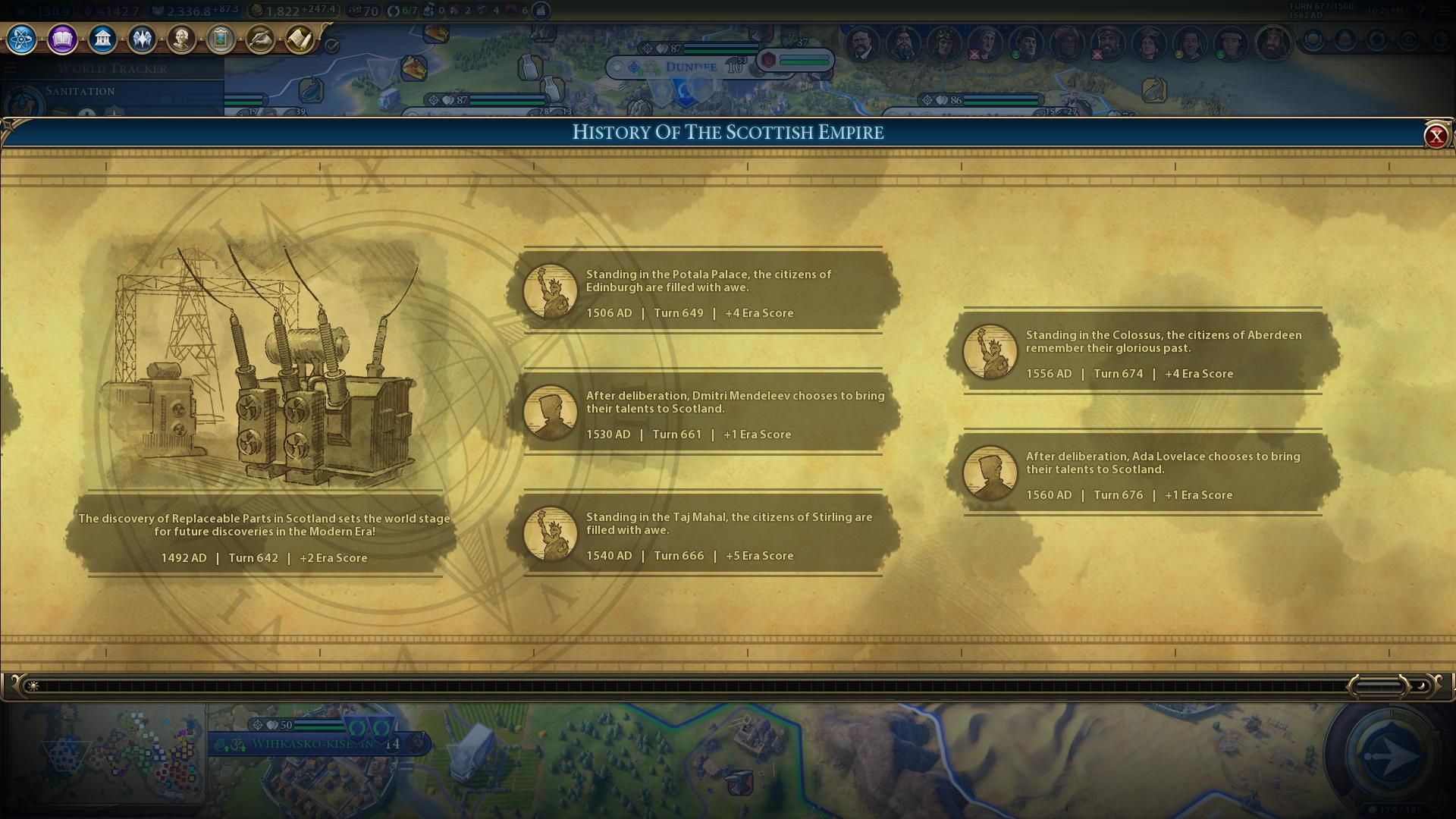Screen dimensions: 1456x819
Task: Open the government building icon
Action: [x=102, y=39]
